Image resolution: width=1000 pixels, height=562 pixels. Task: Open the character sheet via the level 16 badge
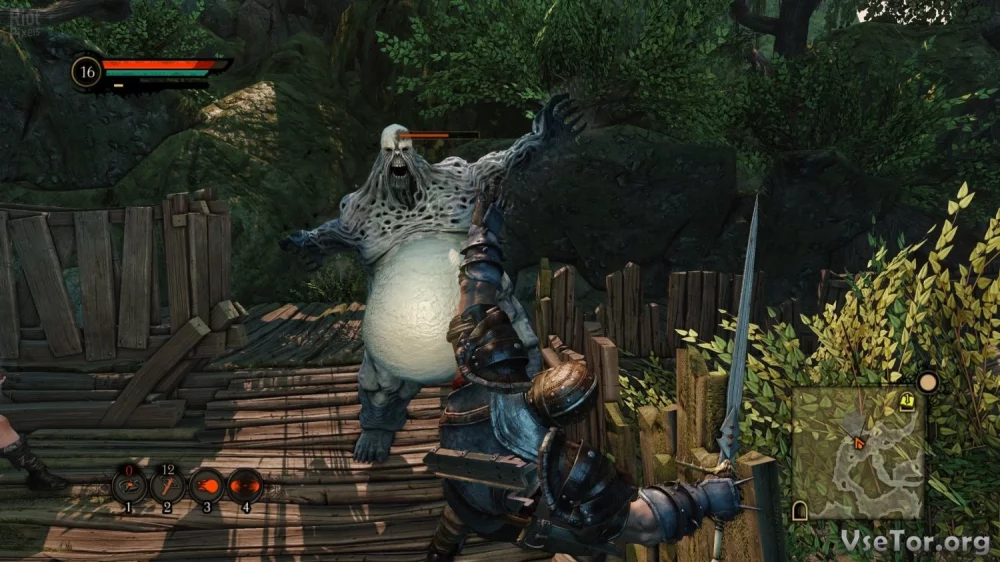tap(86, 72)
